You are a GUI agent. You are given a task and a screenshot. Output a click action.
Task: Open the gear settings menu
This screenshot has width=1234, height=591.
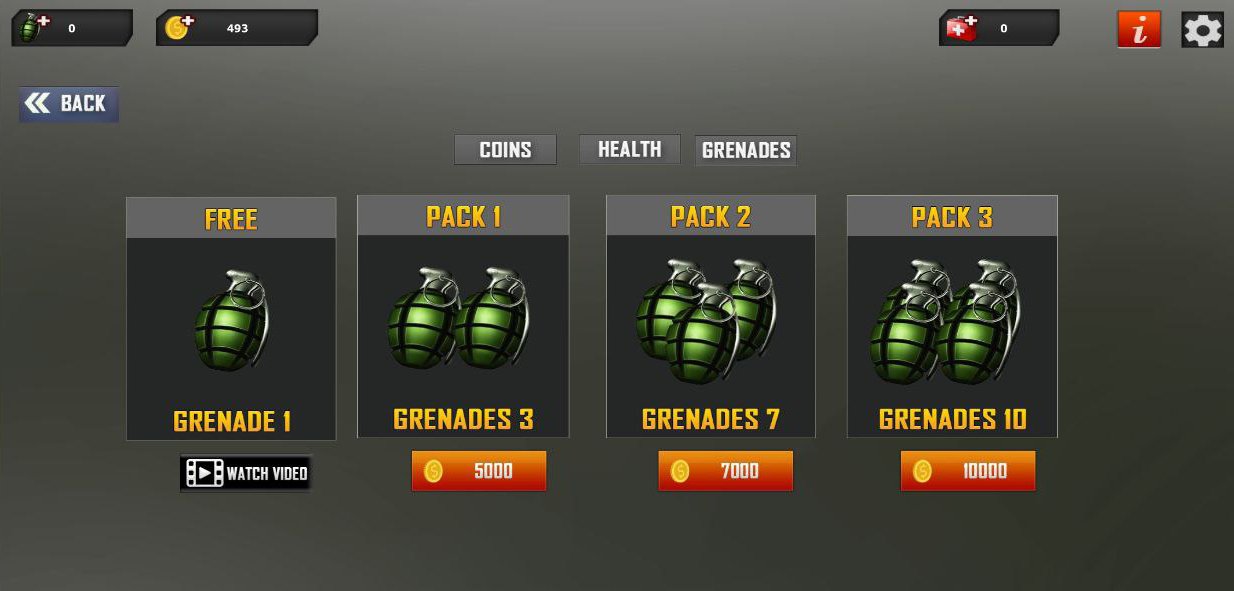pyautogui.click(x=1202, y=29)
